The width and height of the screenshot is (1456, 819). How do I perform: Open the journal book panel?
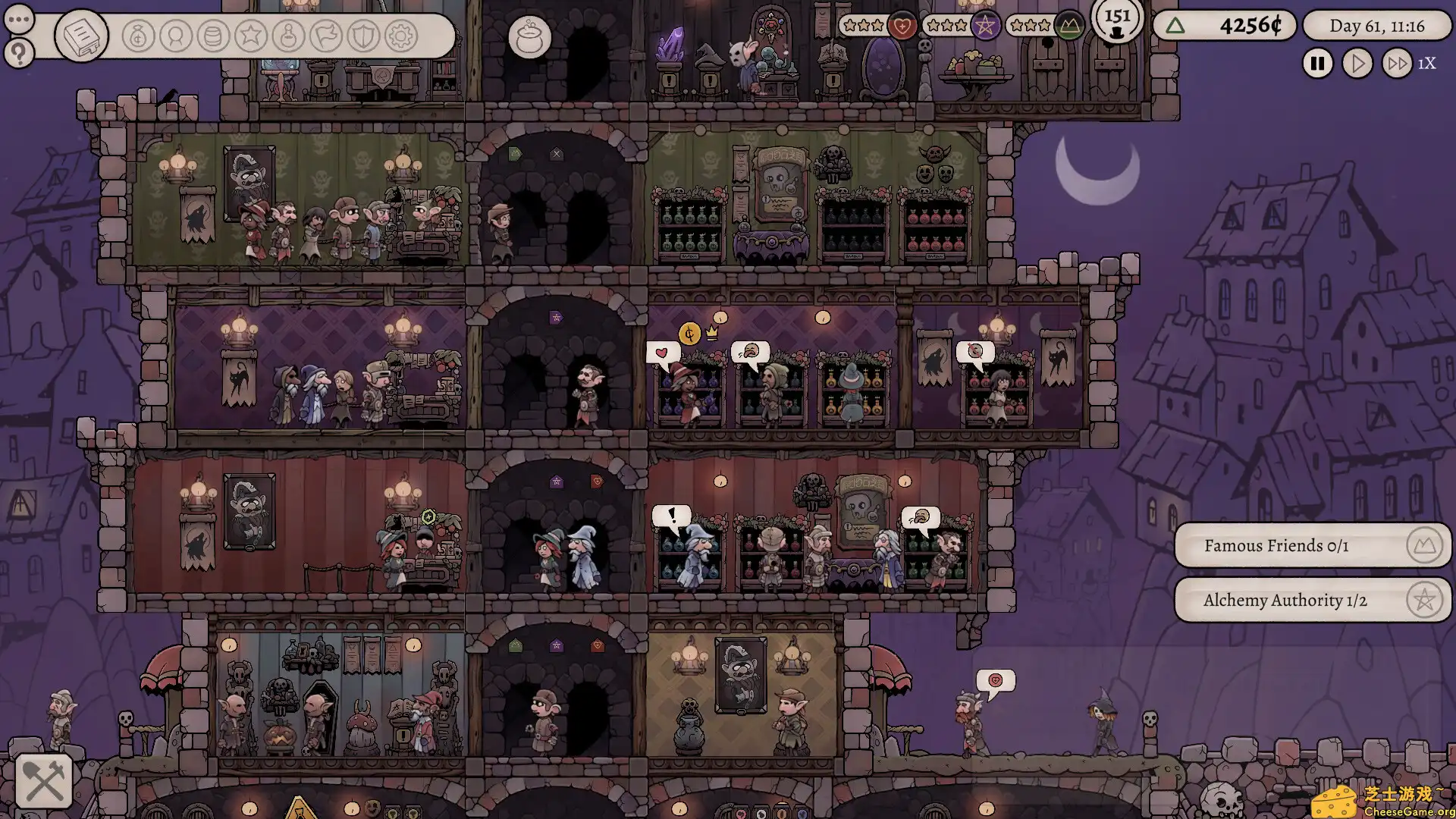pos(81,36)
